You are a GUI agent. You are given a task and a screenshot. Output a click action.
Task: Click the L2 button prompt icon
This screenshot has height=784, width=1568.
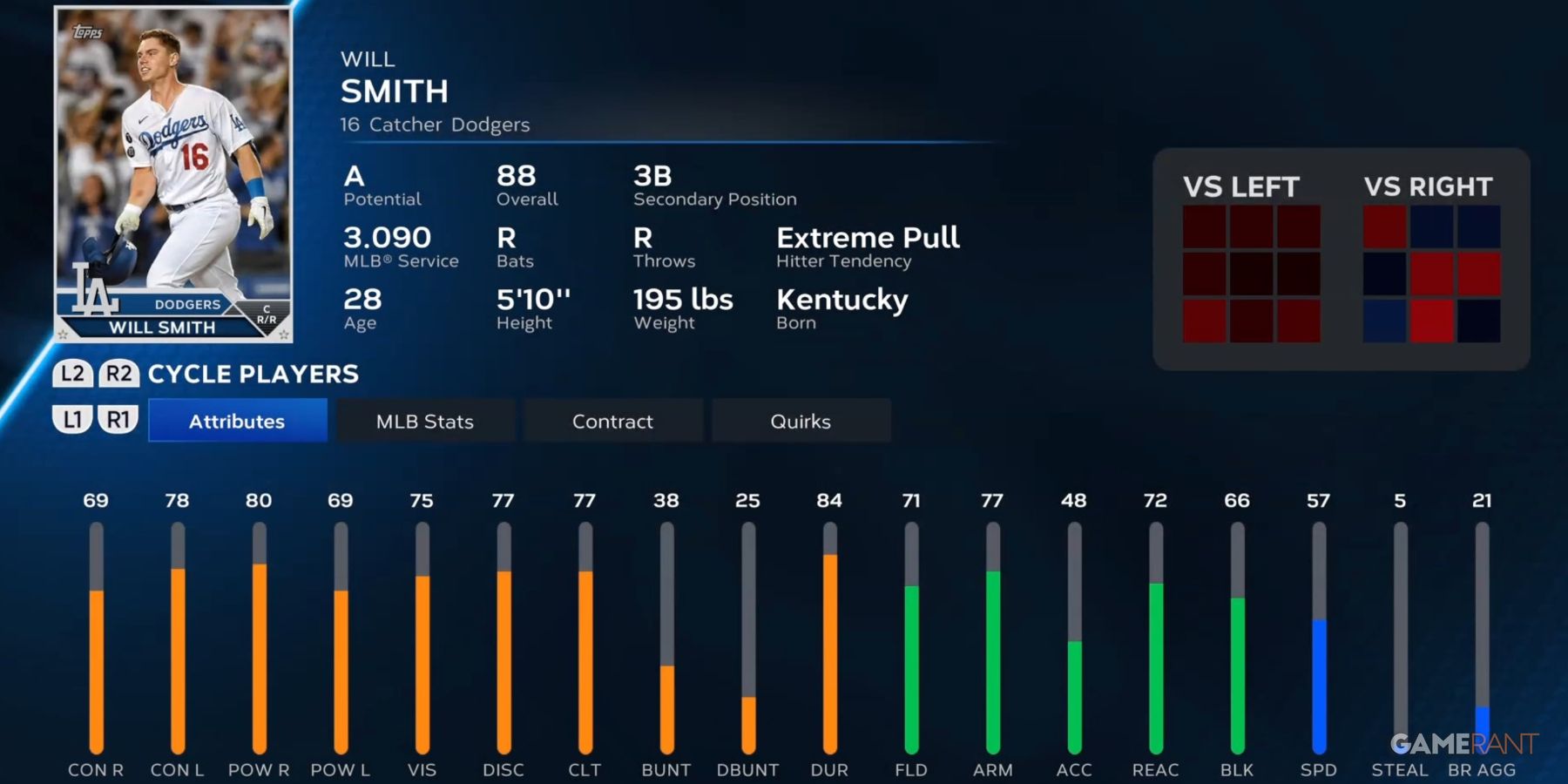point(73,374)
